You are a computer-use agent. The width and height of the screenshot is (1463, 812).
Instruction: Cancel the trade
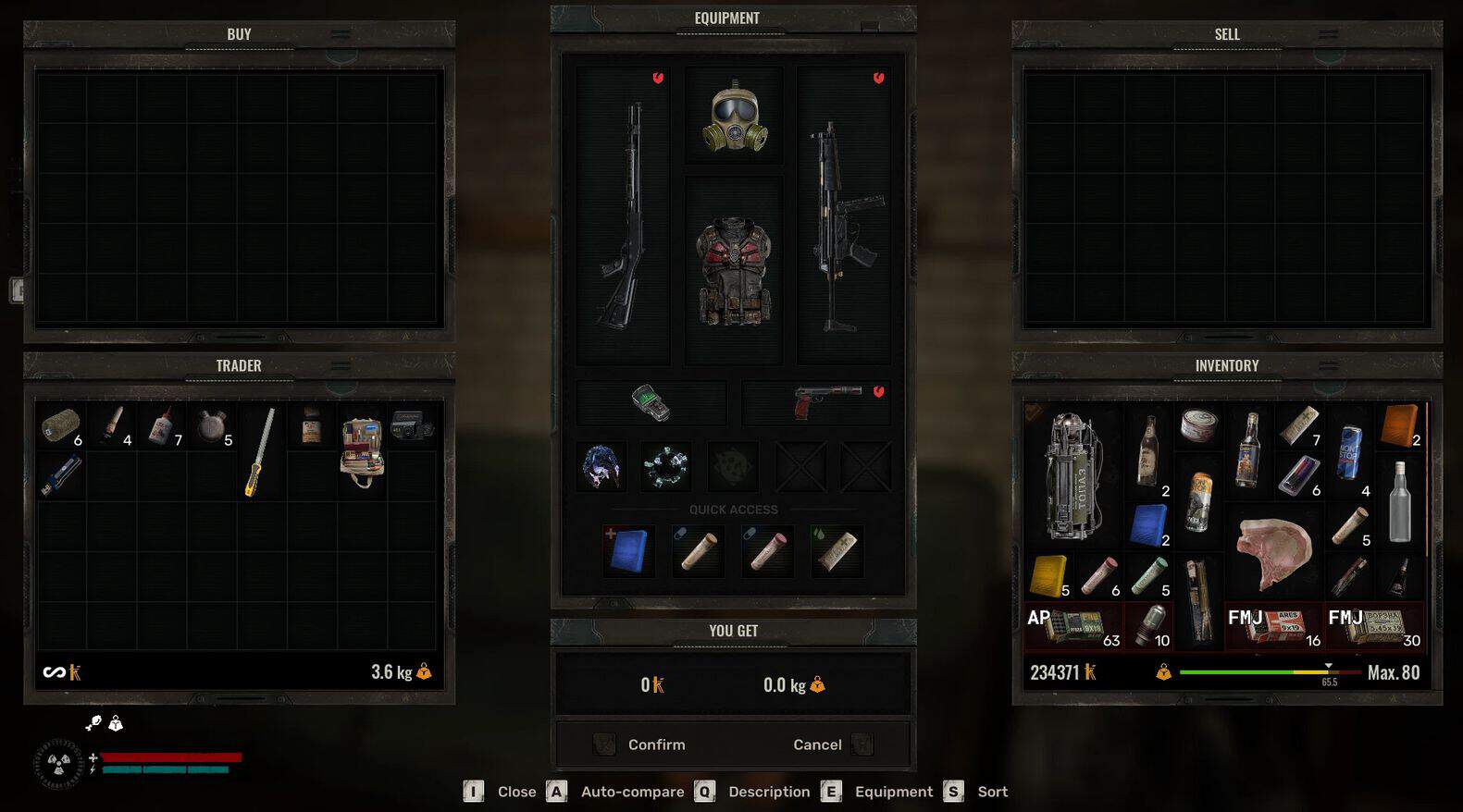point(817,744)
